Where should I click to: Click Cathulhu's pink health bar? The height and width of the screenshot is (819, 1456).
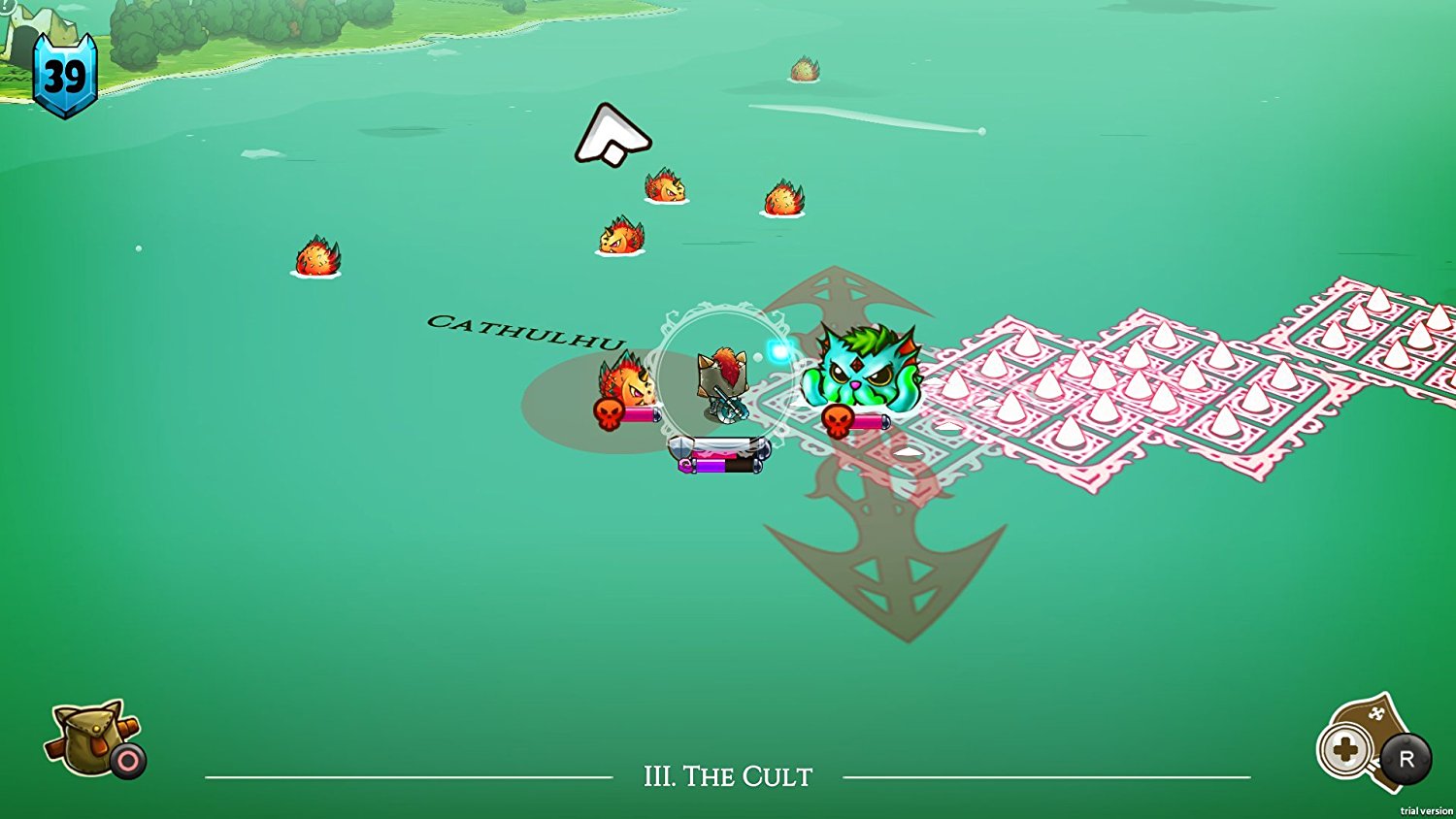(x=869, y=422)
